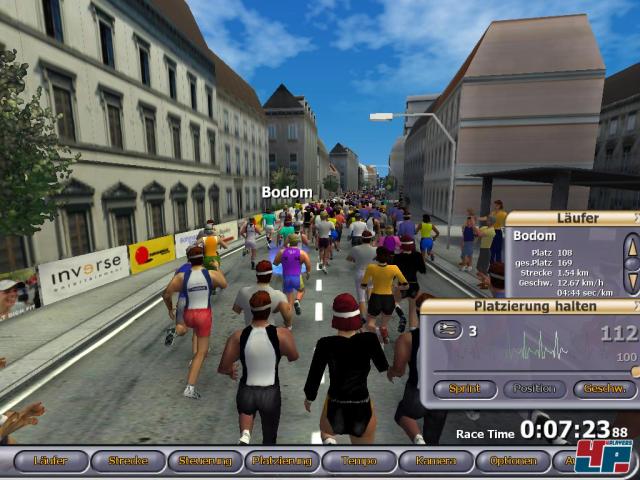Choose the Geschw. tactic button
This screenshot has width=640, height=480.
(x=604, y=388)
